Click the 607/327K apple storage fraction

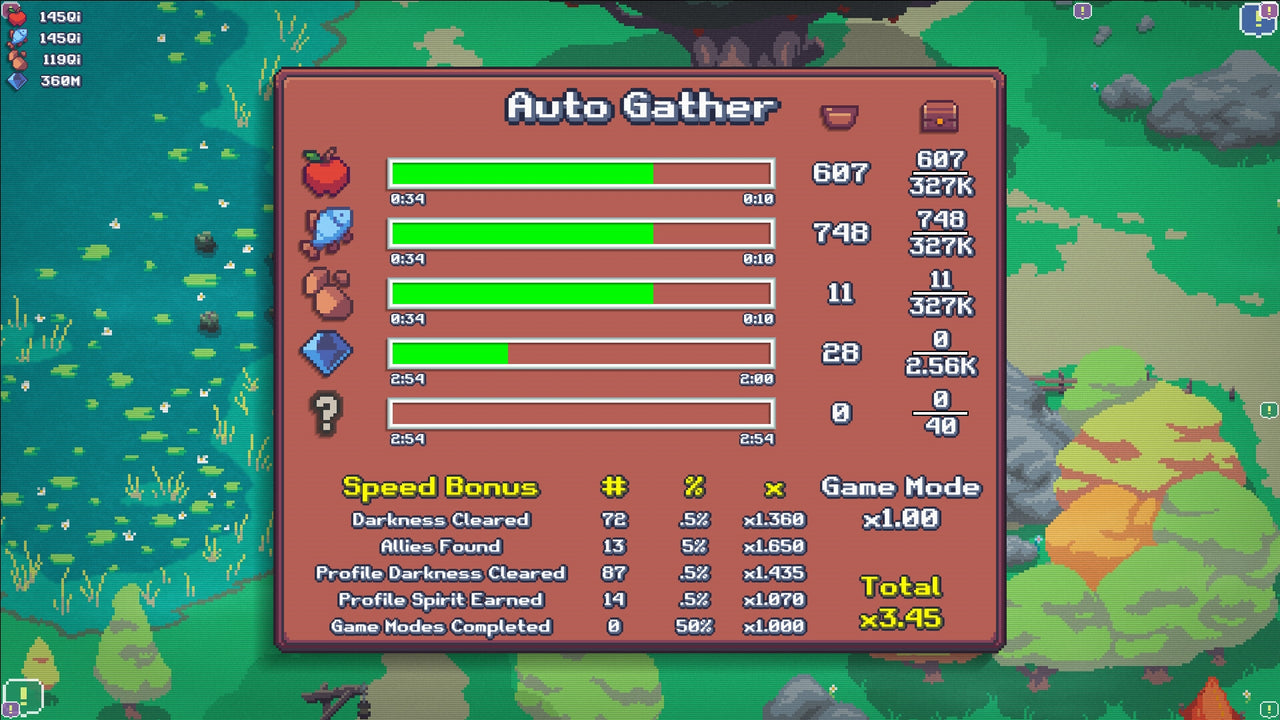coord(941,172)
